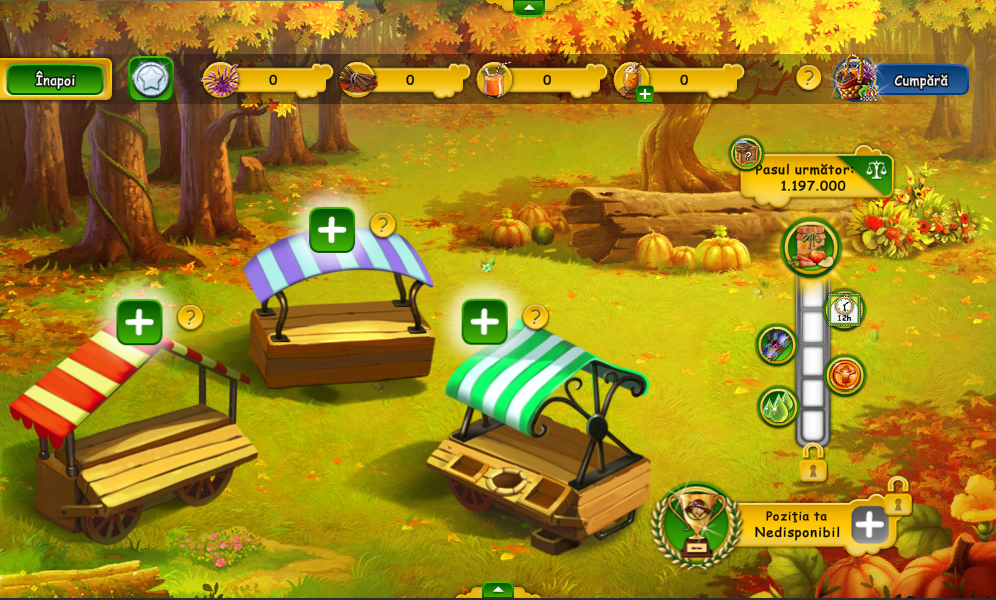Go back with the Înapoi button
This screenshot has width=996, height=600.
tap(56, 80)
